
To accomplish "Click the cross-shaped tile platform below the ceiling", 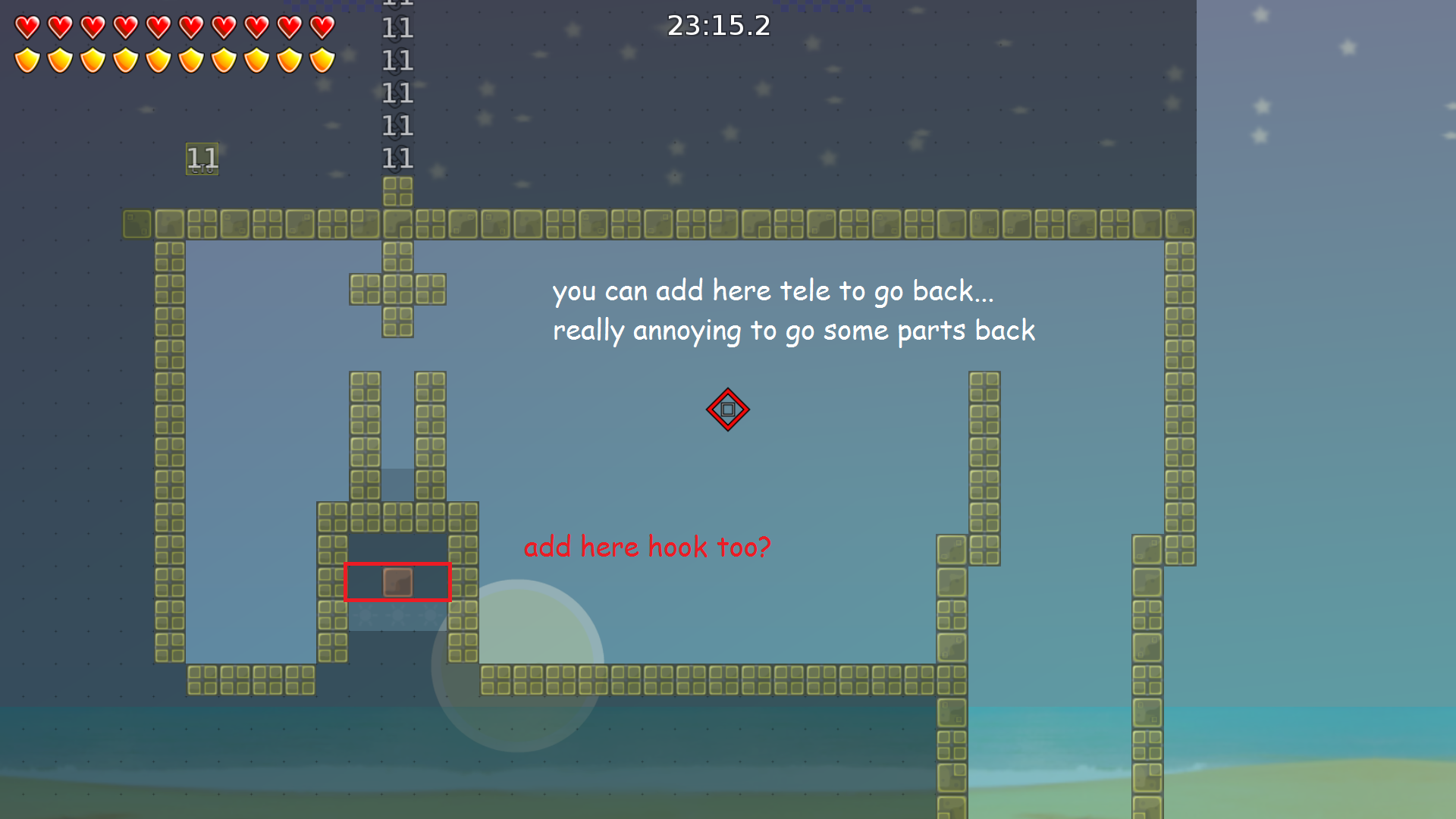I will pyautogui.click(x=397, y=290).
